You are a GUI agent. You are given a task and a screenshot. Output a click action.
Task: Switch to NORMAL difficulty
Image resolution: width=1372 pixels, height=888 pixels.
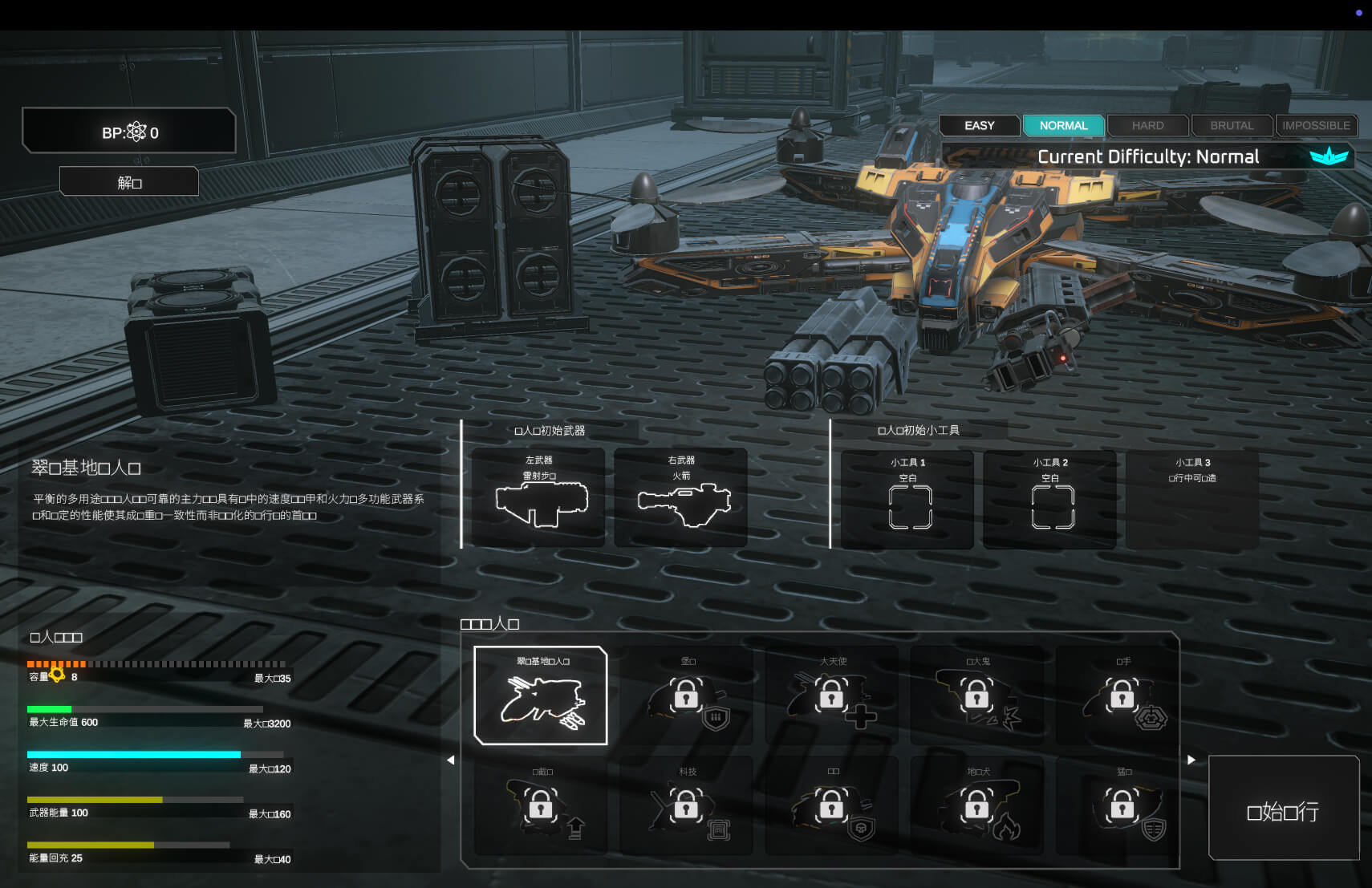click(1063, 126)
